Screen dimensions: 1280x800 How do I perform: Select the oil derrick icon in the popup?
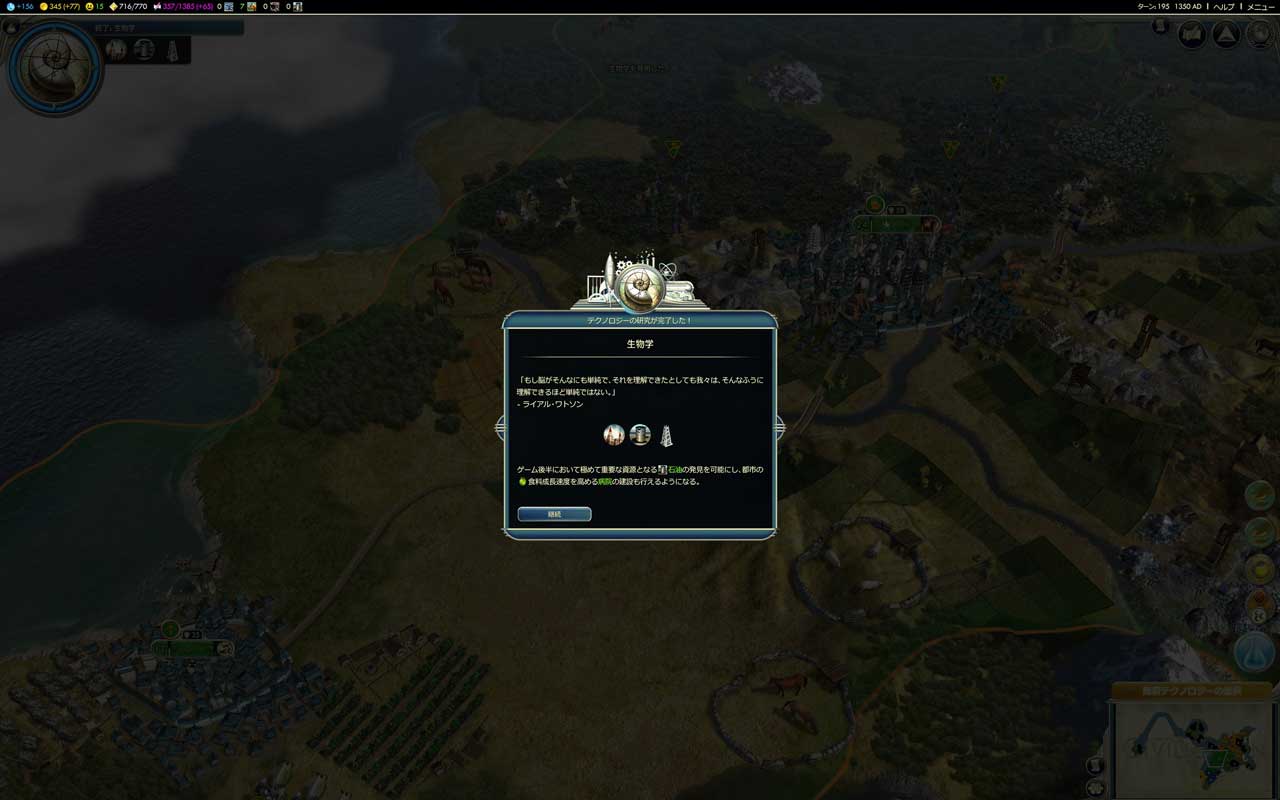click(x=666, y=436)
